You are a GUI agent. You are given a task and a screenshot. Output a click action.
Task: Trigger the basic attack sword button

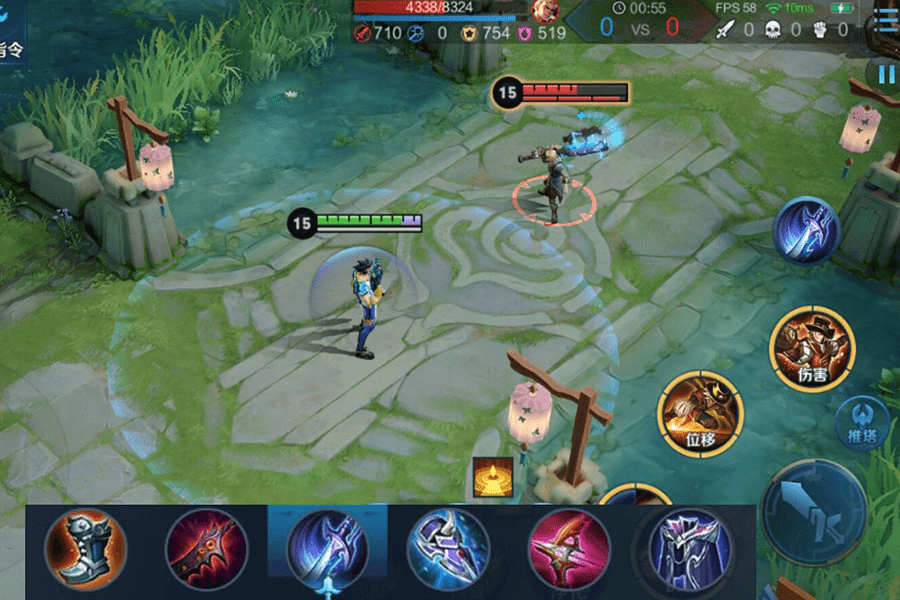814,508
